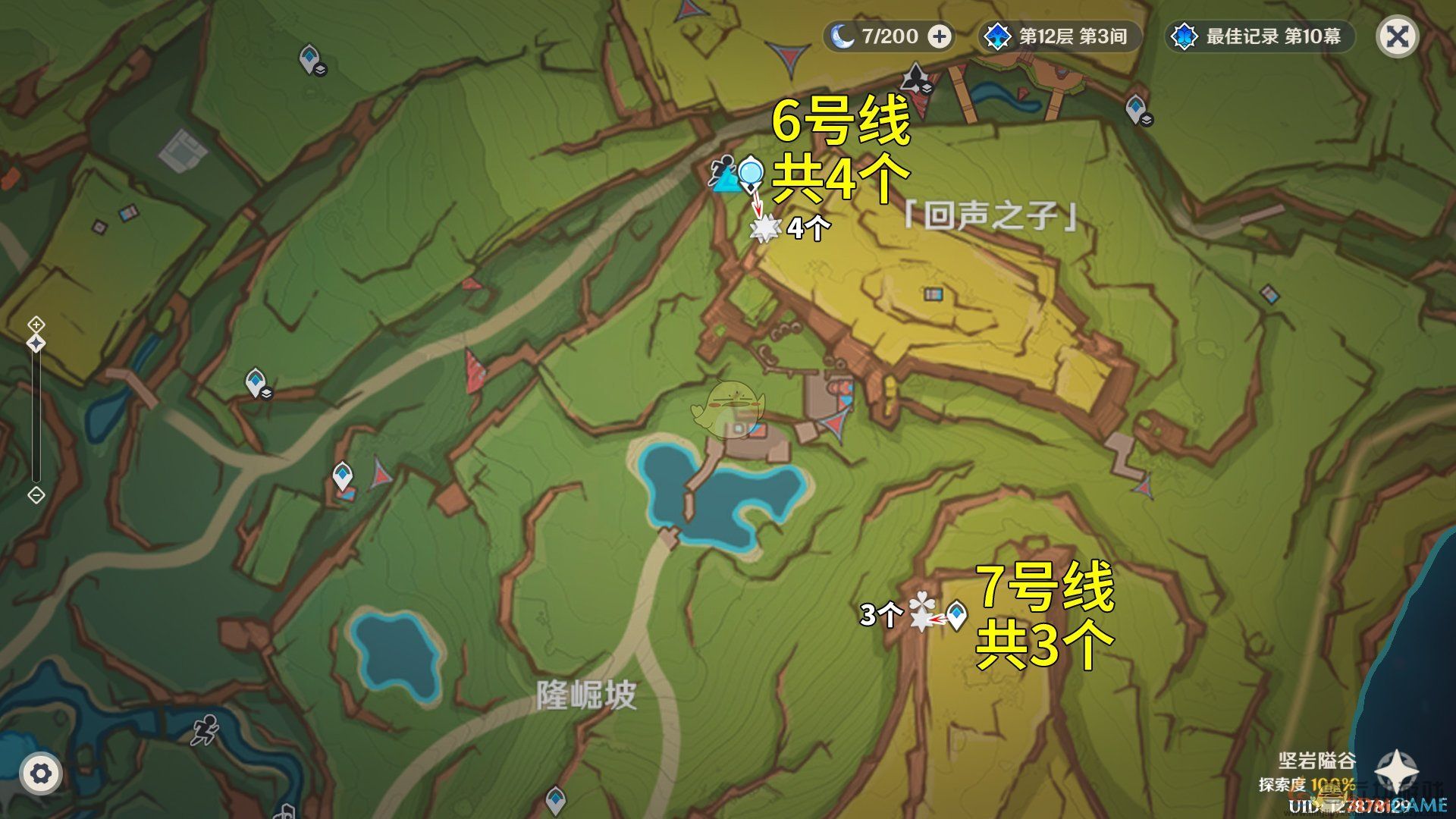
Task: Click the teleport waypoint at the bottom center
Action: tap(557, 800)
